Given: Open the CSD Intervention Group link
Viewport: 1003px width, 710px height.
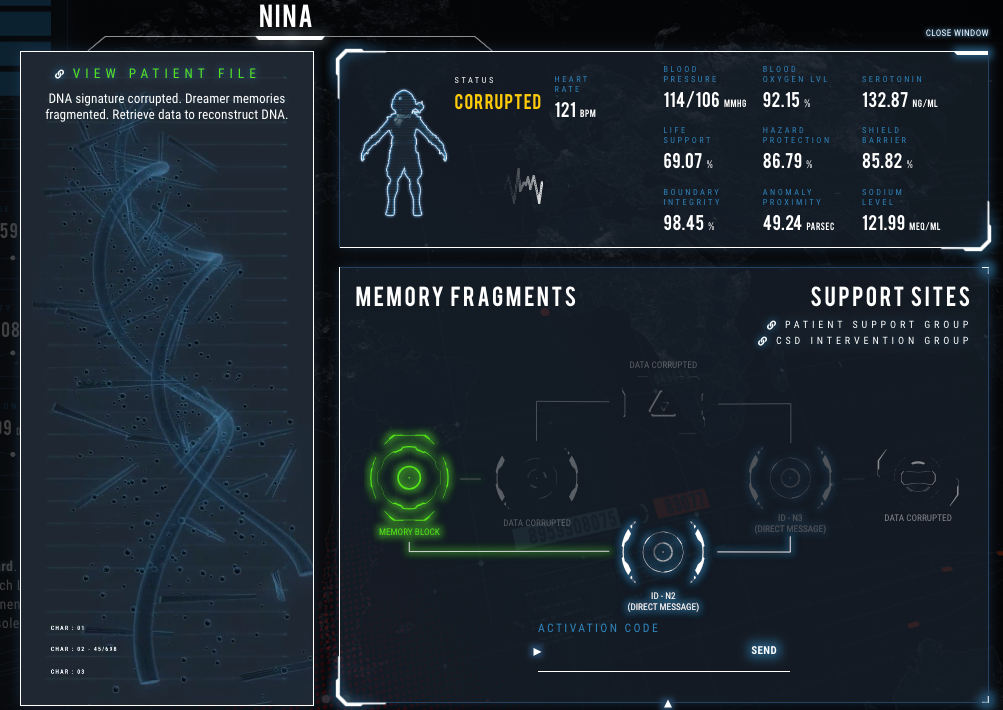Looking at the screenshot, I should pos(872,341).
